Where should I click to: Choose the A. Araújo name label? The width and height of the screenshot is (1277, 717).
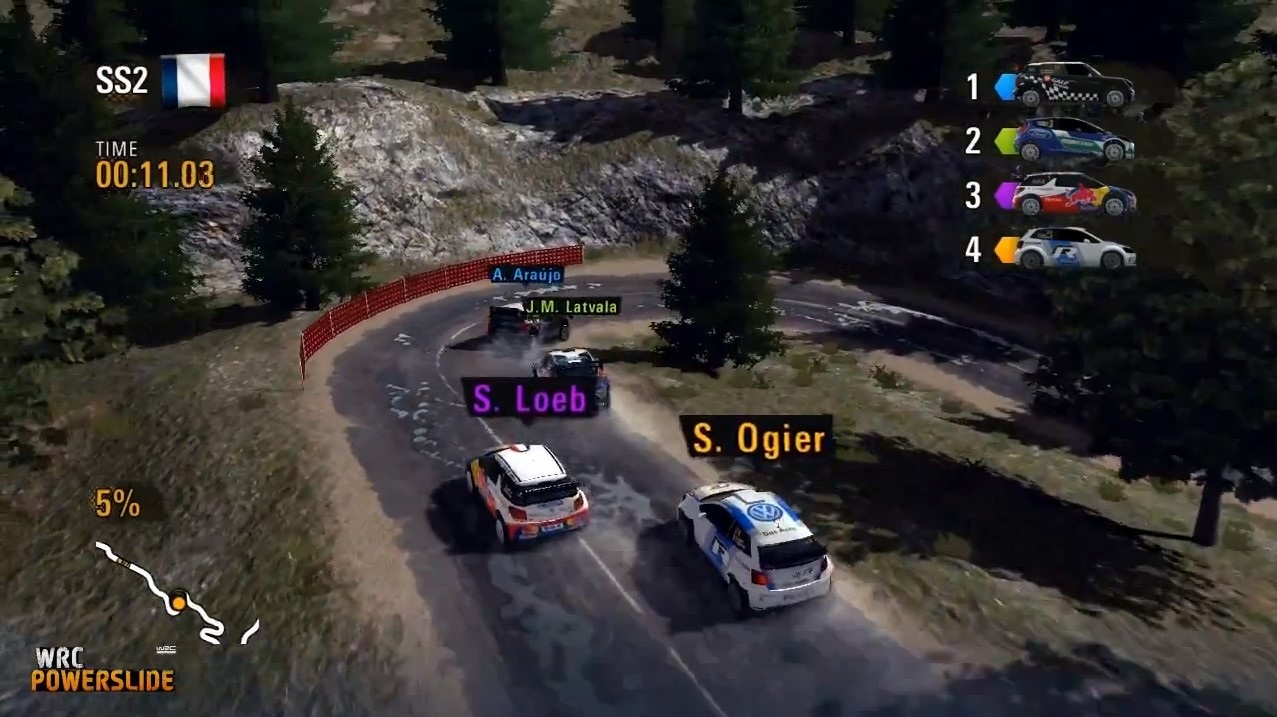(x=527, y=274)
